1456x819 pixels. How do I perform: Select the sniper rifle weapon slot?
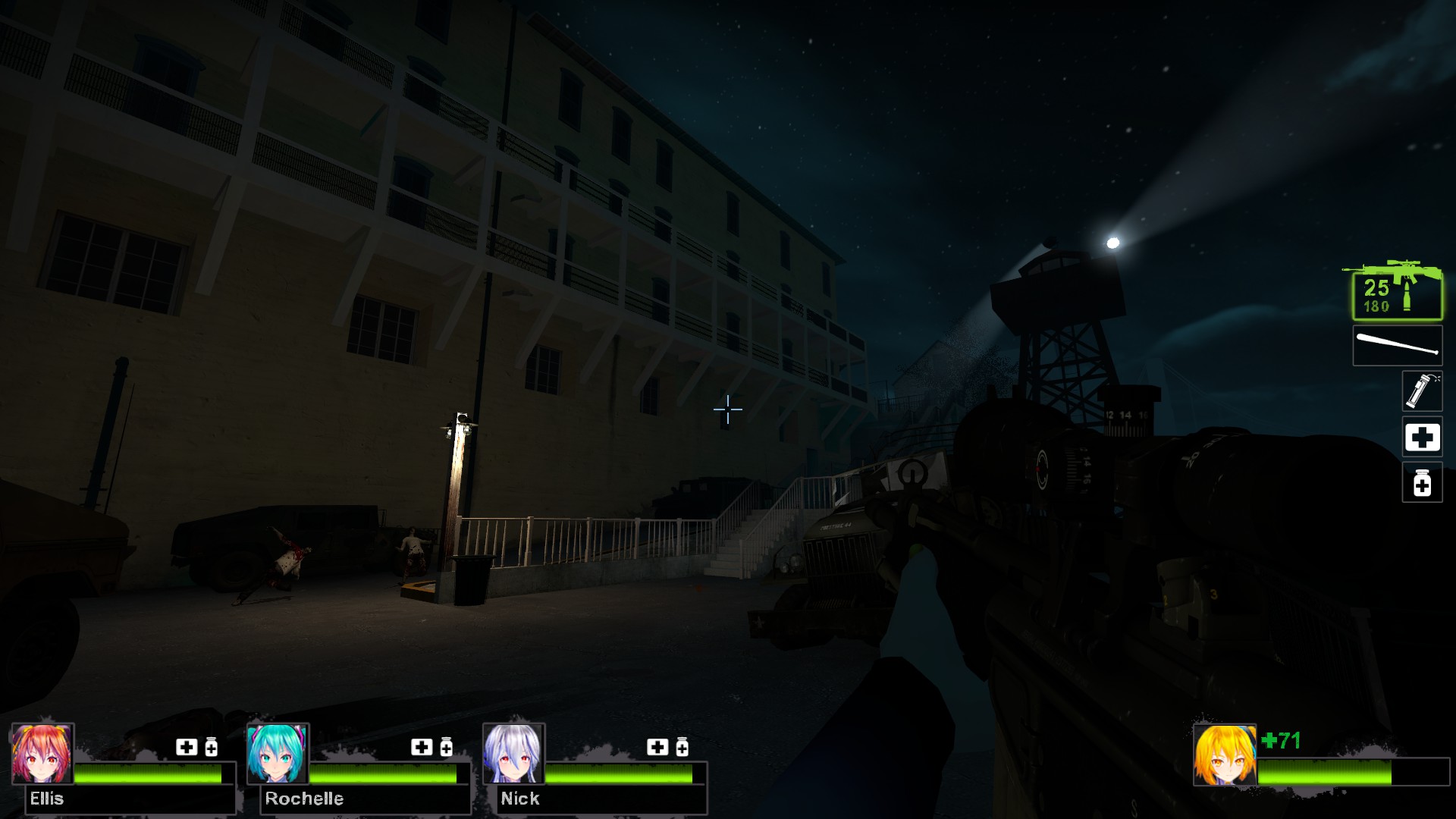click(1396, 292)
